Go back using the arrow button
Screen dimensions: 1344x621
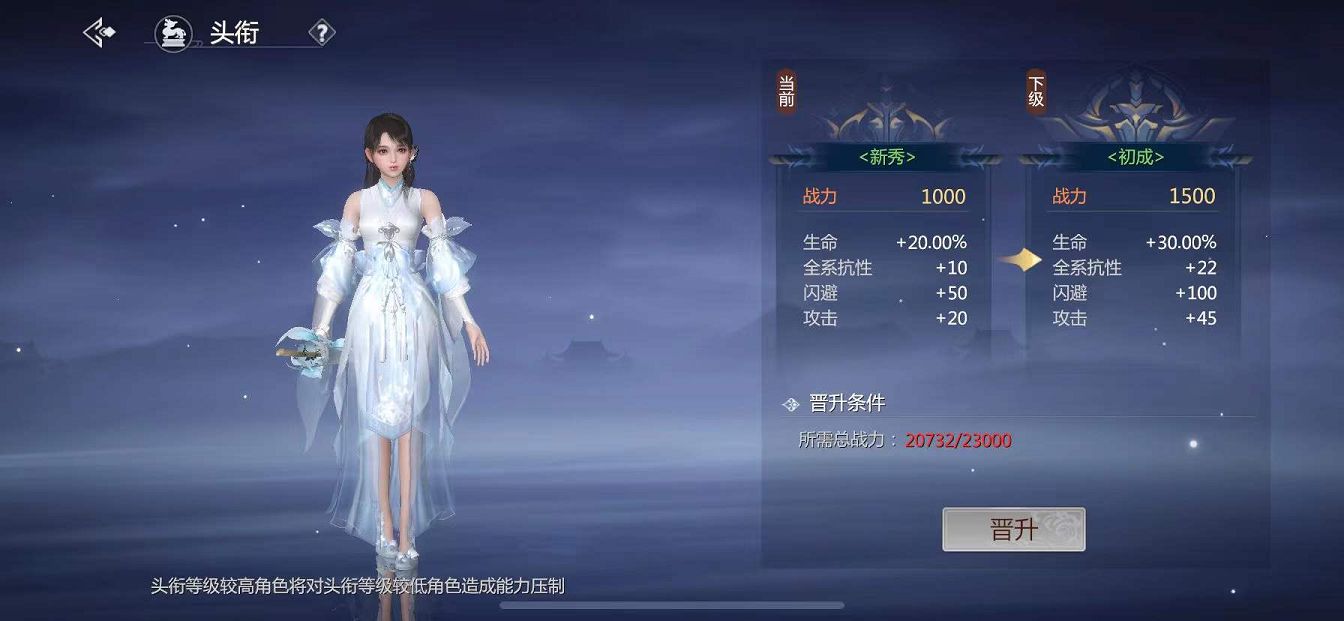[99, 33]
